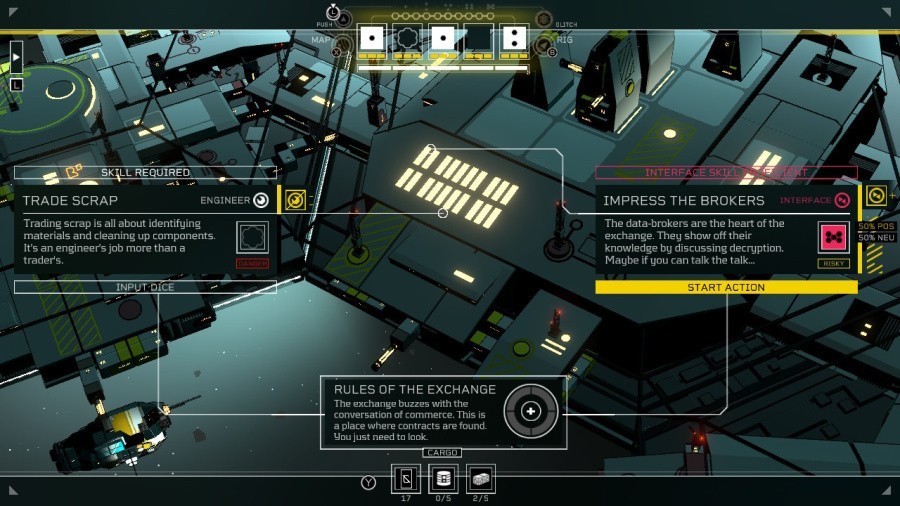This screenshot has width=900, height=506.
Task: Open the cryo currency cargo slot
Action: click(x=405, y=479)
